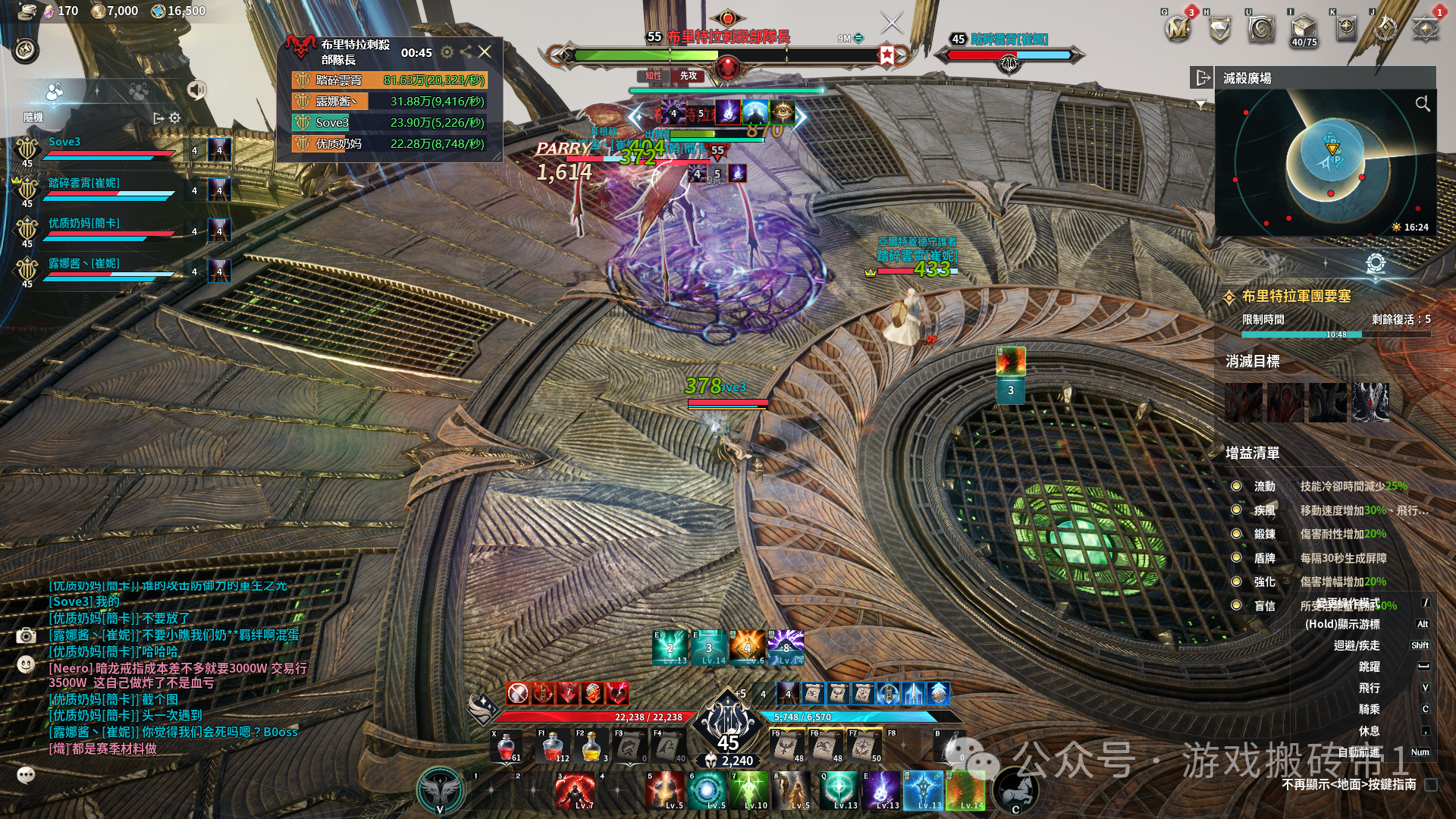Leave dungeon via exit icon beside 滅殺廣場
The height and width of the screenshot is (819, 1456).
pos(1202,77)
